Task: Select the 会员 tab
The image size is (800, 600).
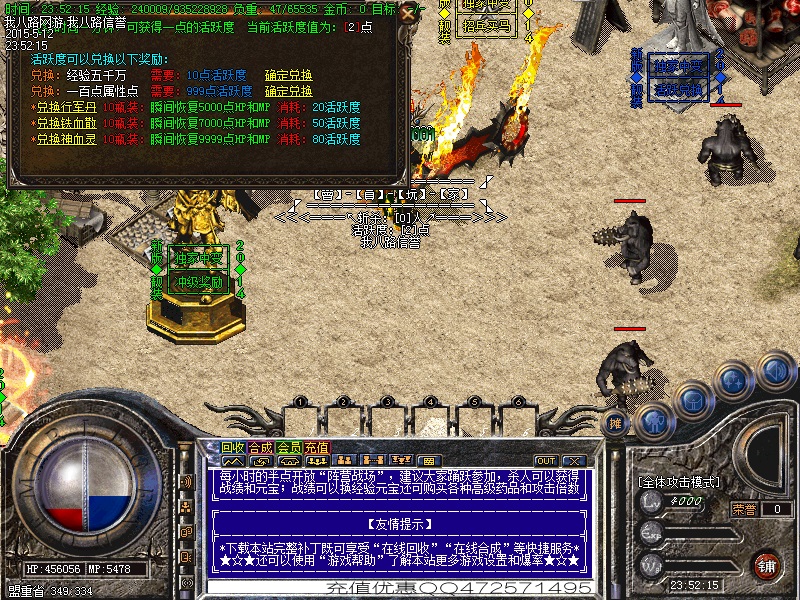Action: point(288,447)
